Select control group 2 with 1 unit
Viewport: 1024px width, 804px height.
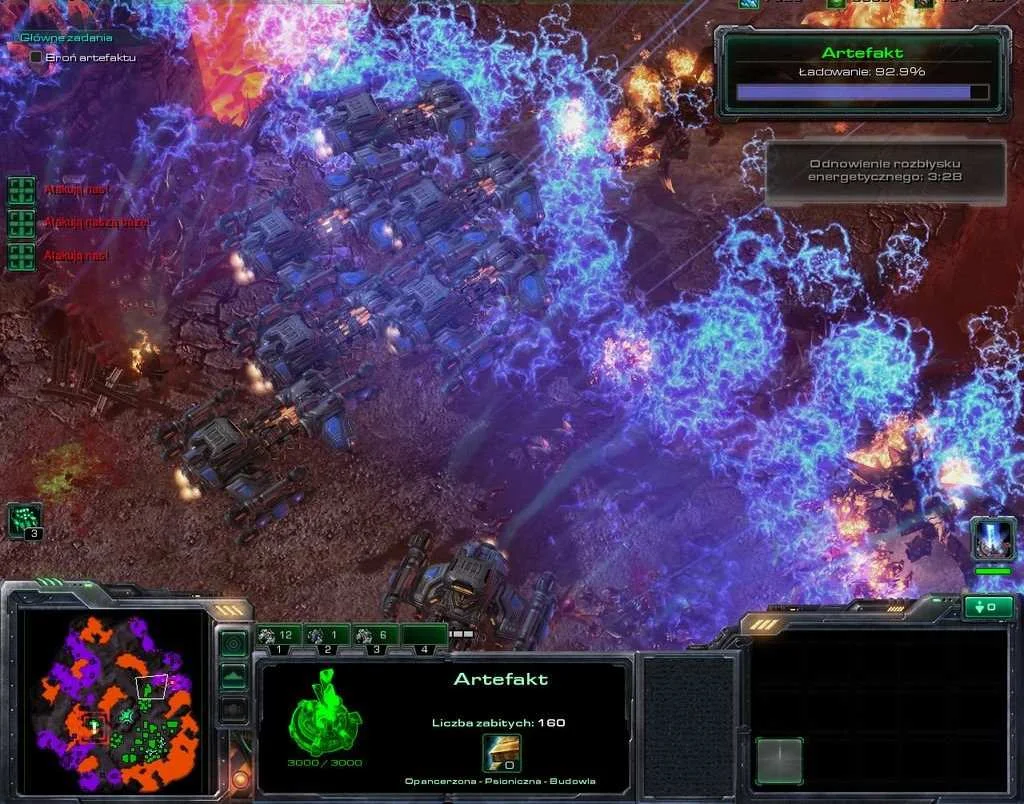(327, 636)
